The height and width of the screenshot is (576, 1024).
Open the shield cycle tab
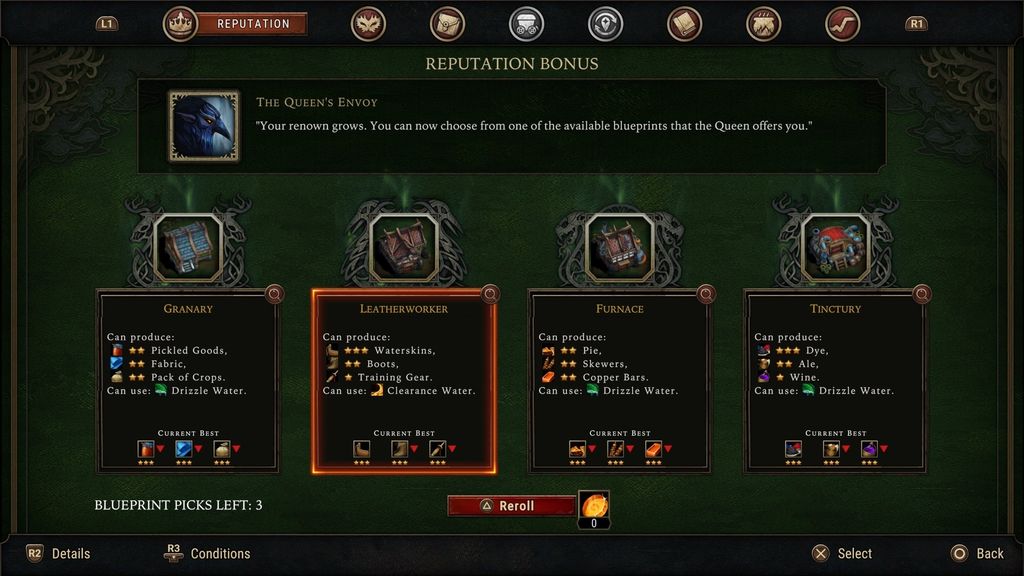pyautogui.click(x=605, y=23)
